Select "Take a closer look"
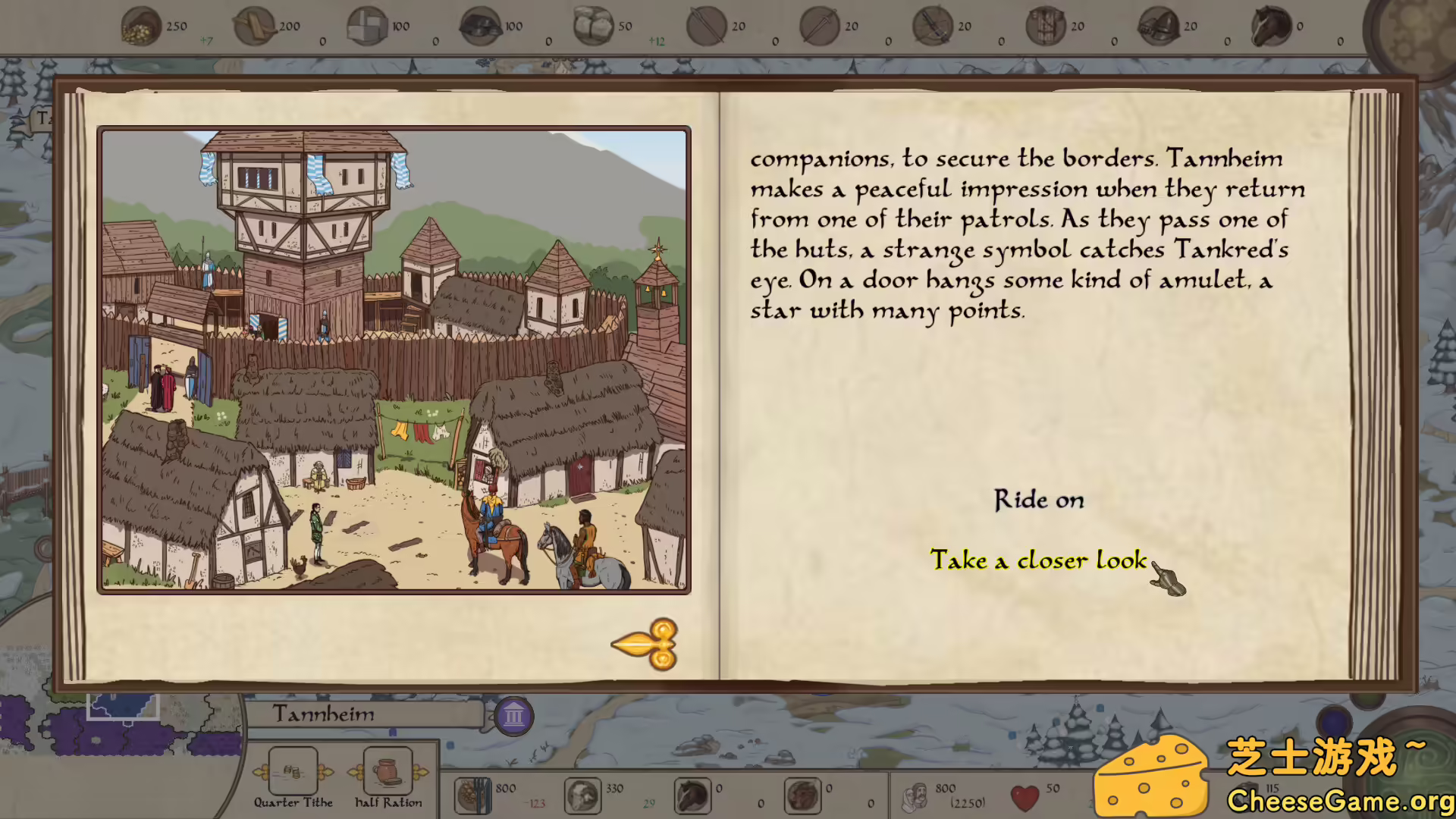The height and width of the screenshot is (819, 1456). click(x=1038, y=560)
